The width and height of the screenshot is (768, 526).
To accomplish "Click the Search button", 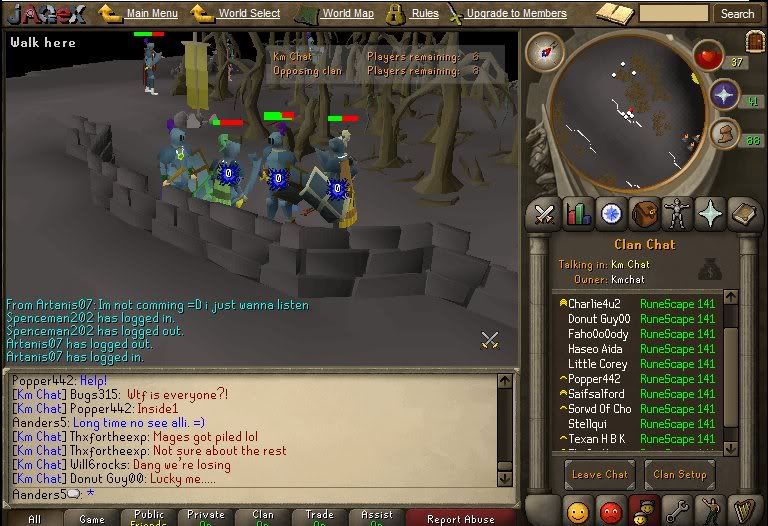I will [737, 14].
